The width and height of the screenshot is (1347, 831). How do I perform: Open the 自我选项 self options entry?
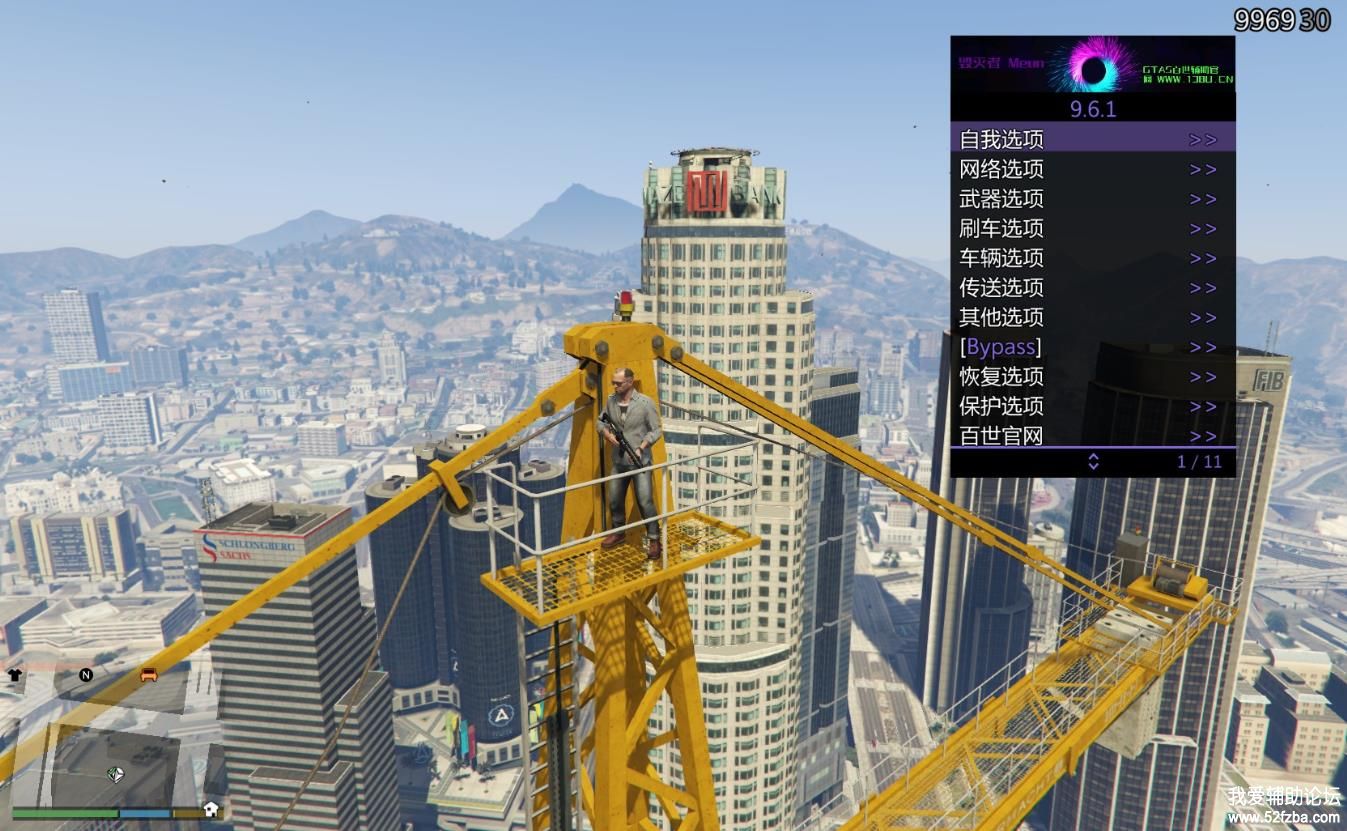coord(1092,139)
